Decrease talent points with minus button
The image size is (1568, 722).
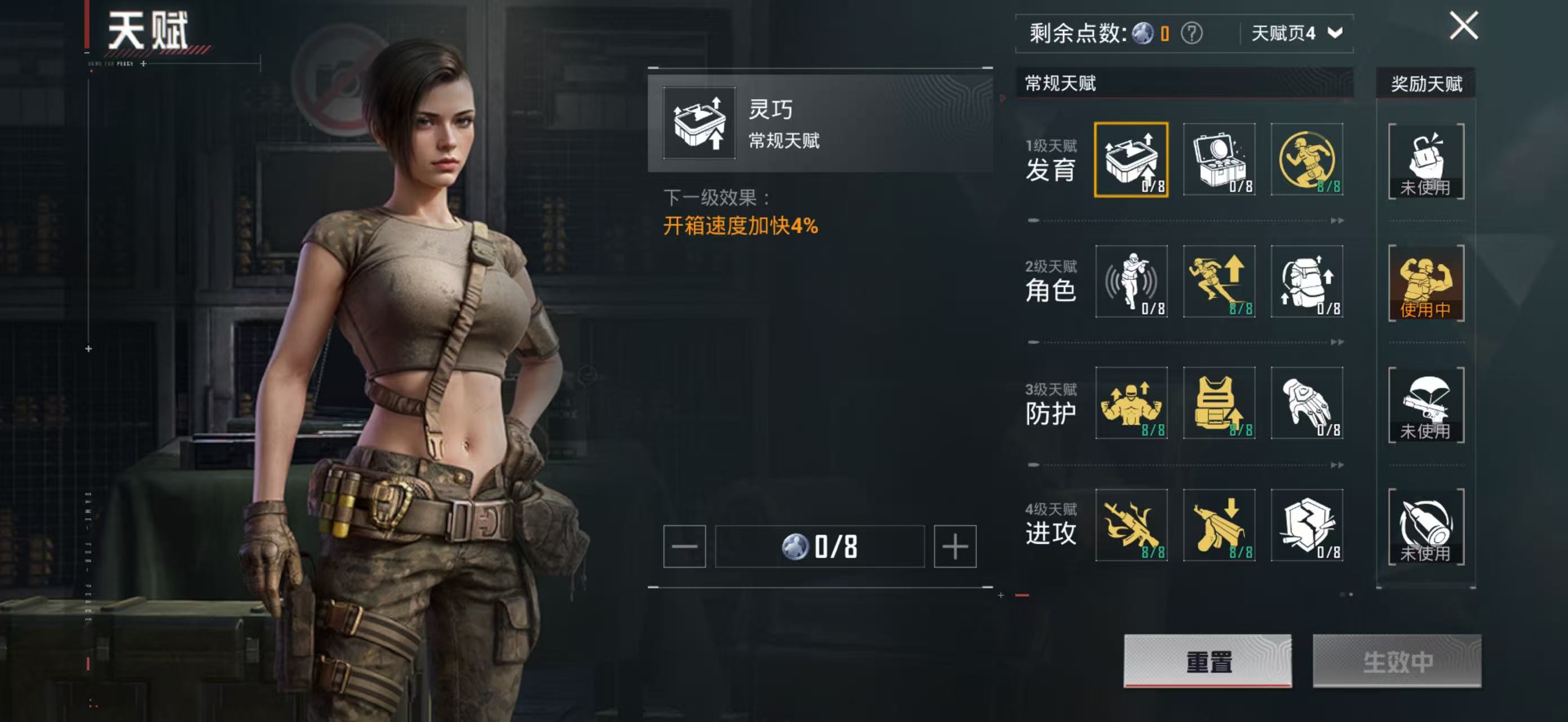pyautogui.click(x=684, y=546)
